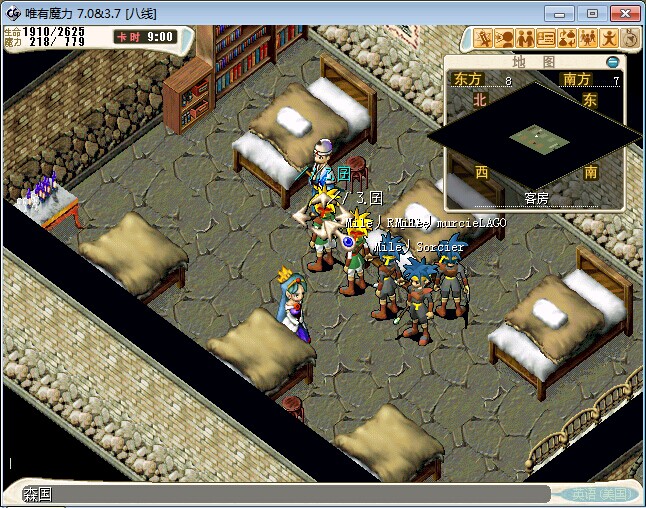Click the crossed swords duel icon
The image size is (646, 508).
(484, 38)
